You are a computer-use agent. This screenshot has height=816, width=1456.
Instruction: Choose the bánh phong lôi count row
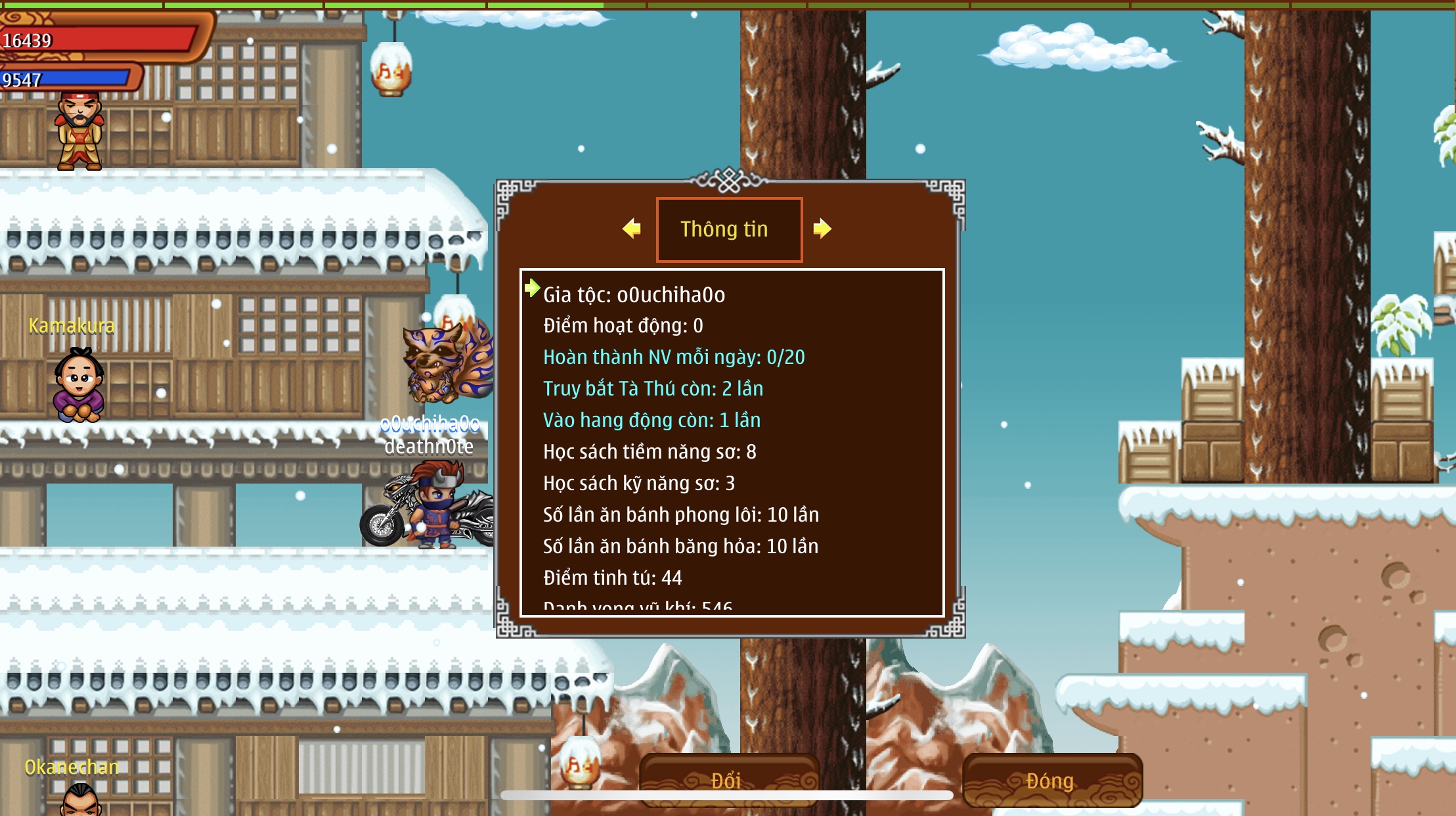[x=680, y=515]
